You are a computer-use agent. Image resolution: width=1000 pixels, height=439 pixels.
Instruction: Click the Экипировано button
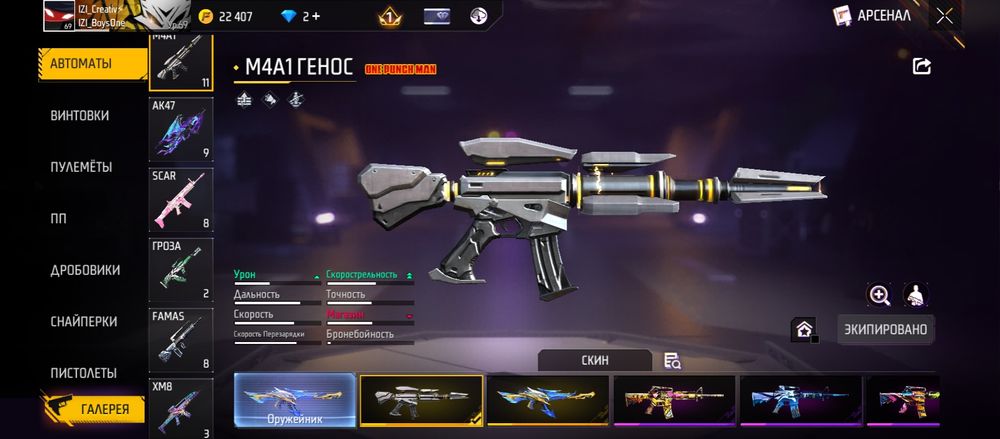(885, 329)
